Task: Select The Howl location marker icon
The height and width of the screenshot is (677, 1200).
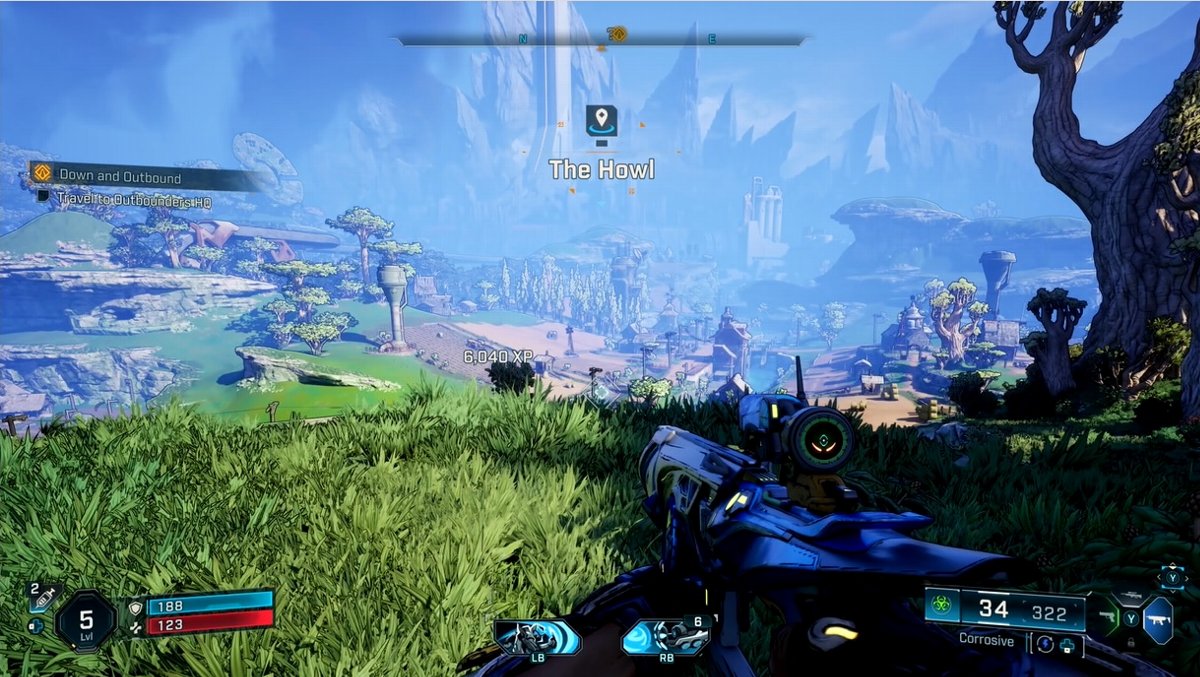Action: 601,121
